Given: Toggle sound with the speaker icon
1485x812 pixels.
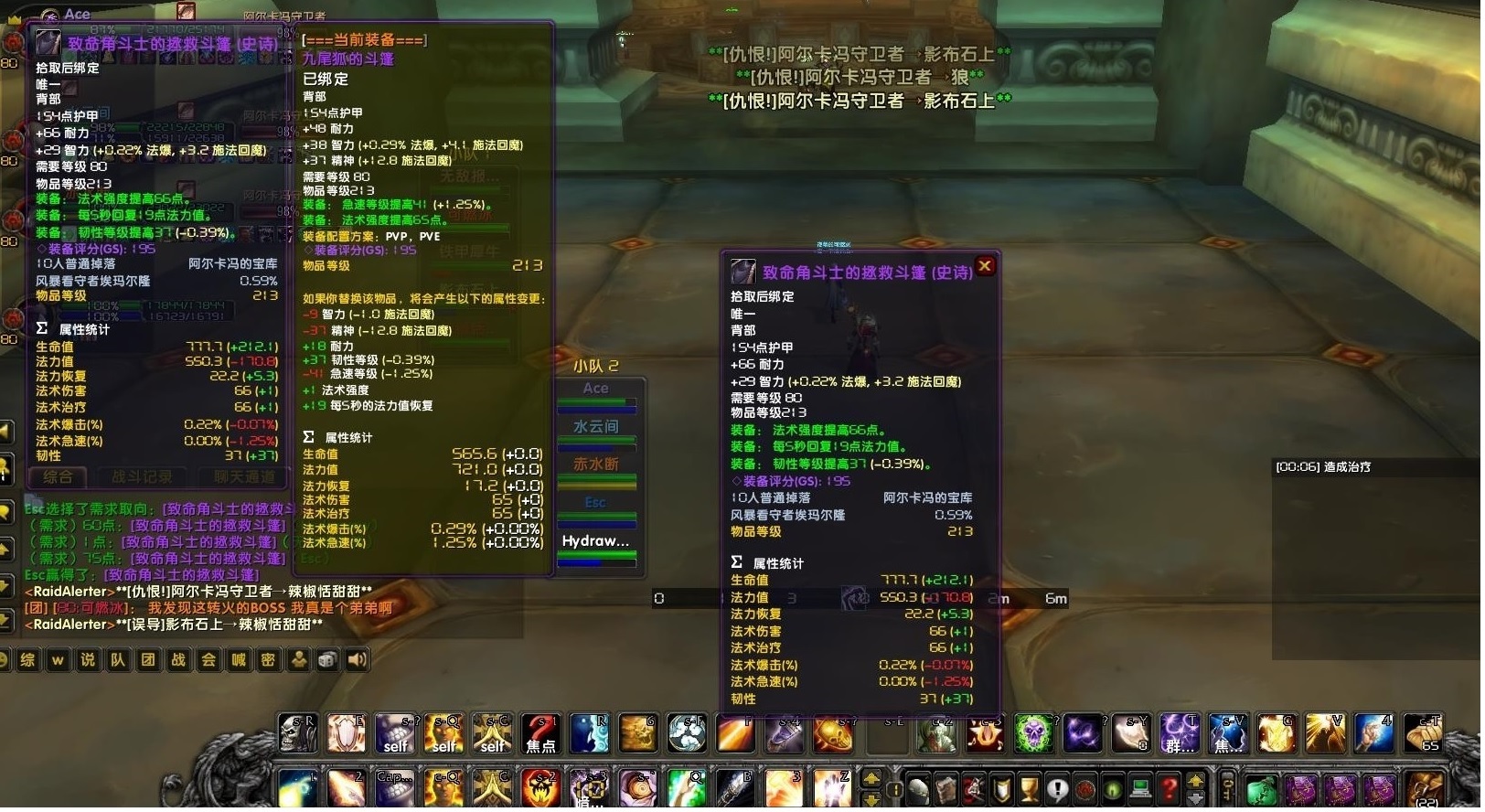Looking at the screenshot, I should tap(355, 659).
